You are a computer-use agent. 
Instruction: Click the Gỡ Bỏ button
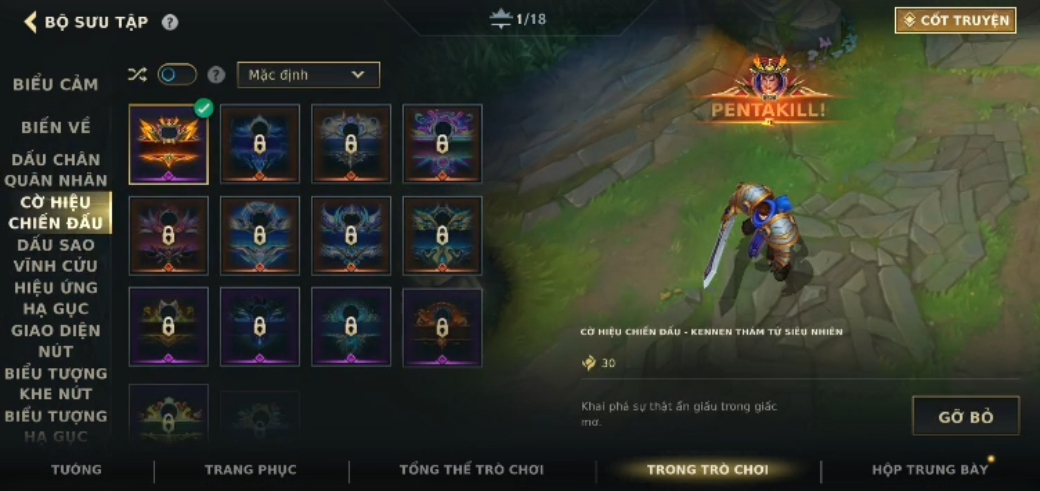965,416
